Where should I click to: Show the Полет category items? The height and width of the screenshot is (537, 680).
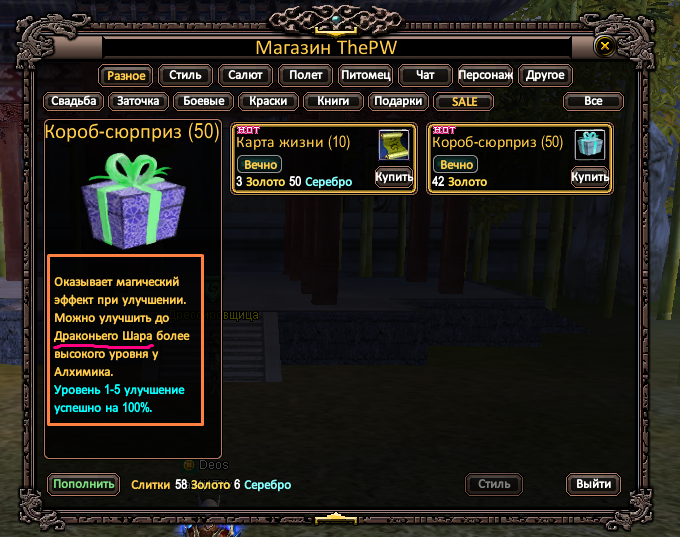(x=305, y=75)
